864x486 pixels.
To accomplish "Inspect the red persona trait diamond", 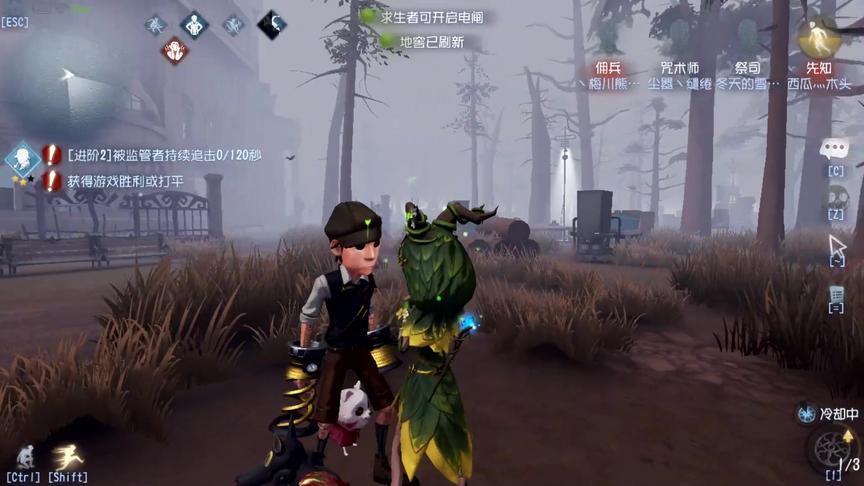I will [x=174, y=50].
